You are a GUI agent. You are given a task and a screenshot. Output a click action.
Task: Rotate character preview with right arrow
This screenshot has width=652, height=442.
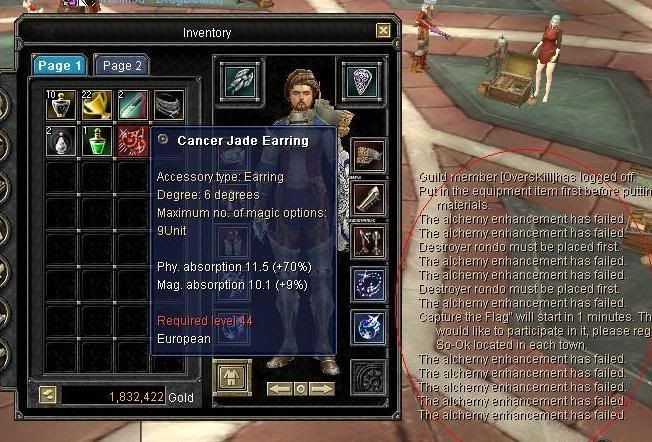coord(321,388)
